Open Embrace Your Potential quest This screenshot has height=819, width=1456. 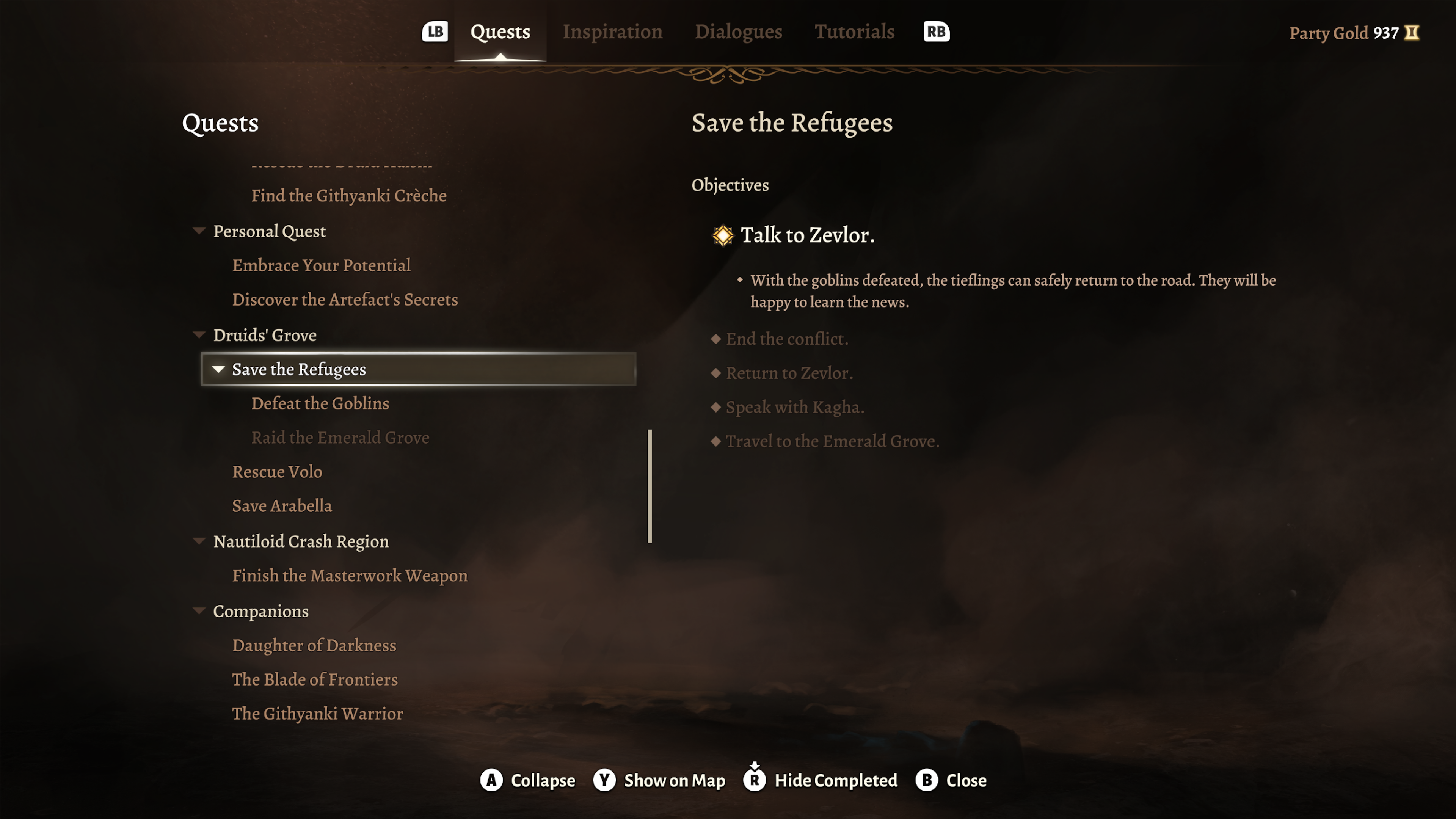coord(321,266)
